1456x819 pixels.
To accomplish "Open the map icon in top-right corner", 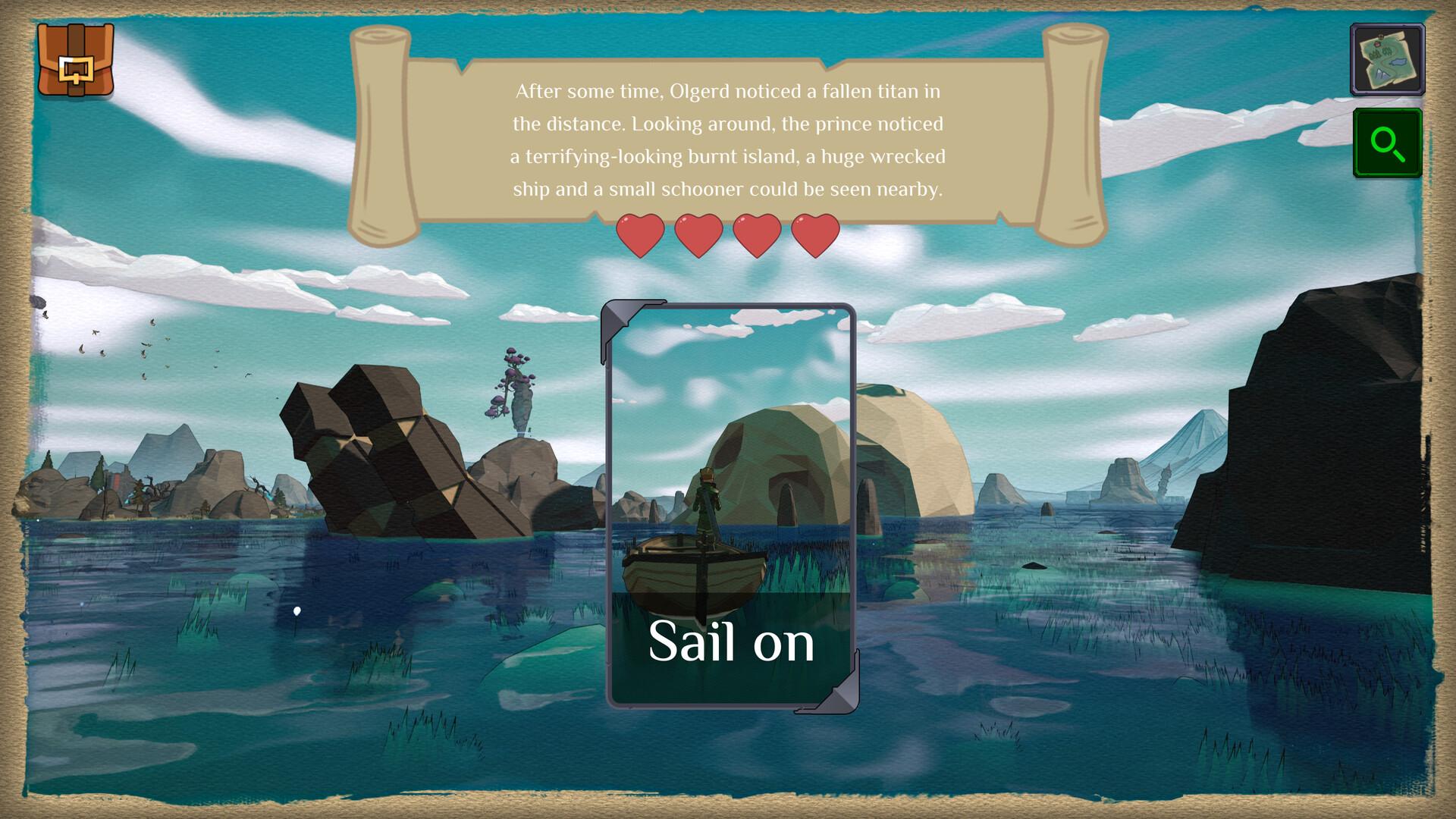I will point(1386,59).
